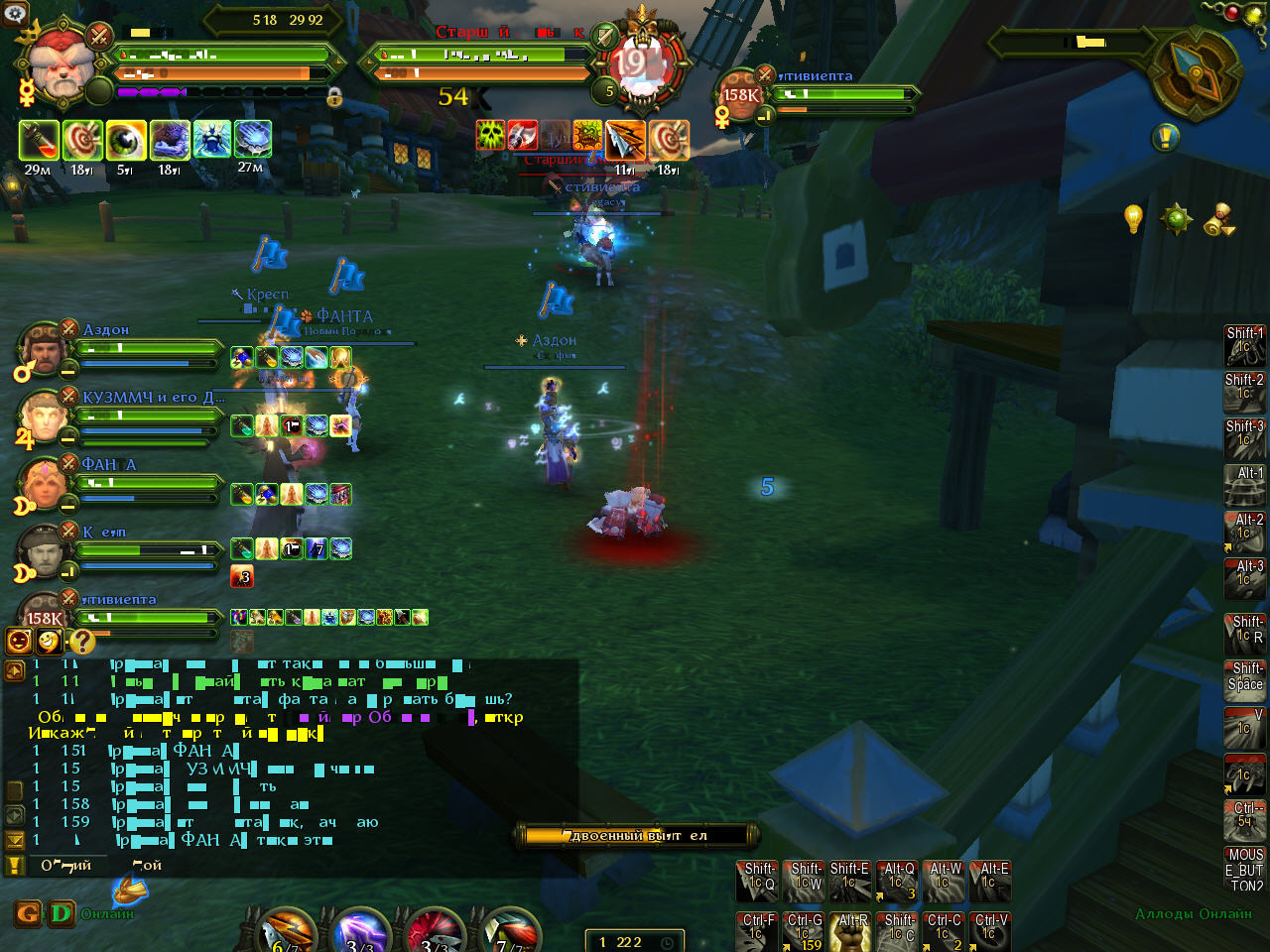1270x952 pixels.
Task: Click the green spiked orb icon
Action: 1176,218
